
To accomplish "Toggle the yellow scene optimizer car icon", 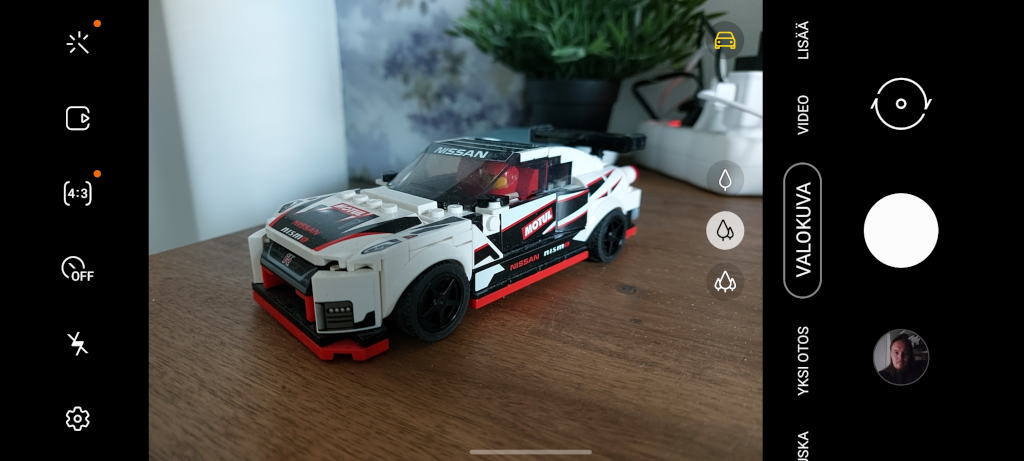I will (x=725, y=40).
